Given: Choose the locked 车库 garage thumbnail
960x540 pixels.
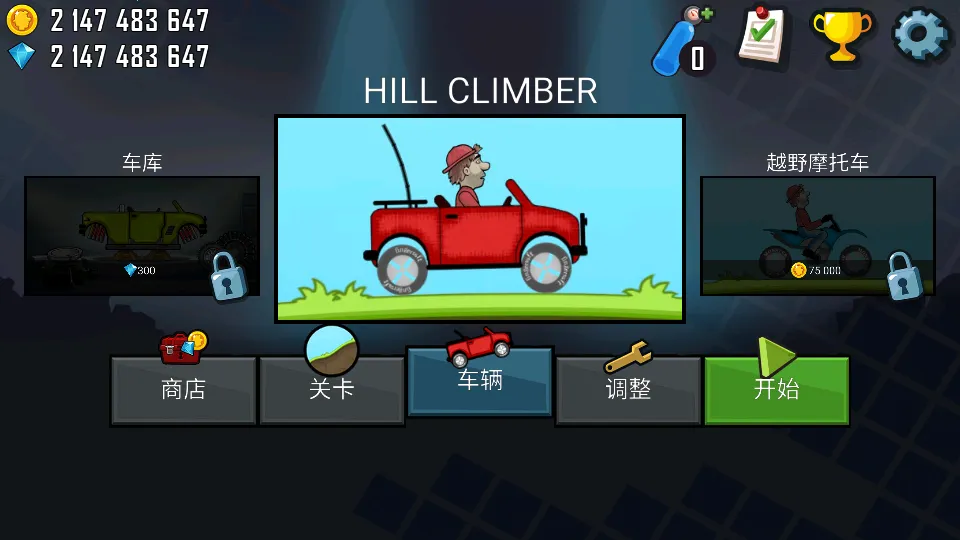Looking at the screenshot, I should pyautogui.click(x=142, y=236).
